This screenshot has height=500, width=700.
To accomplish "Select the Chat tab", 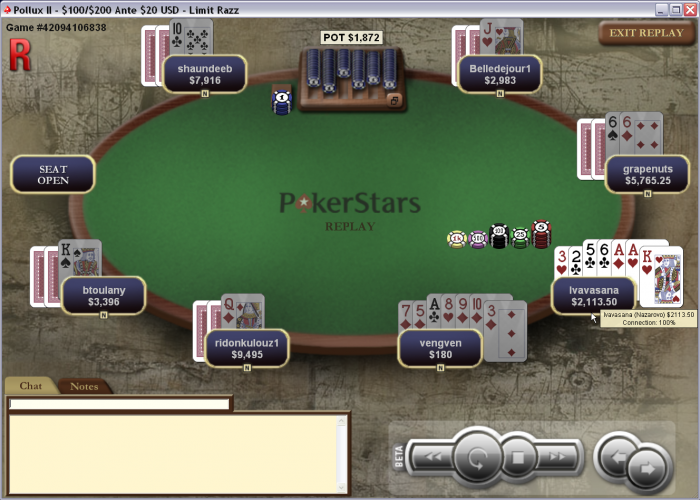I will (31, 386).
